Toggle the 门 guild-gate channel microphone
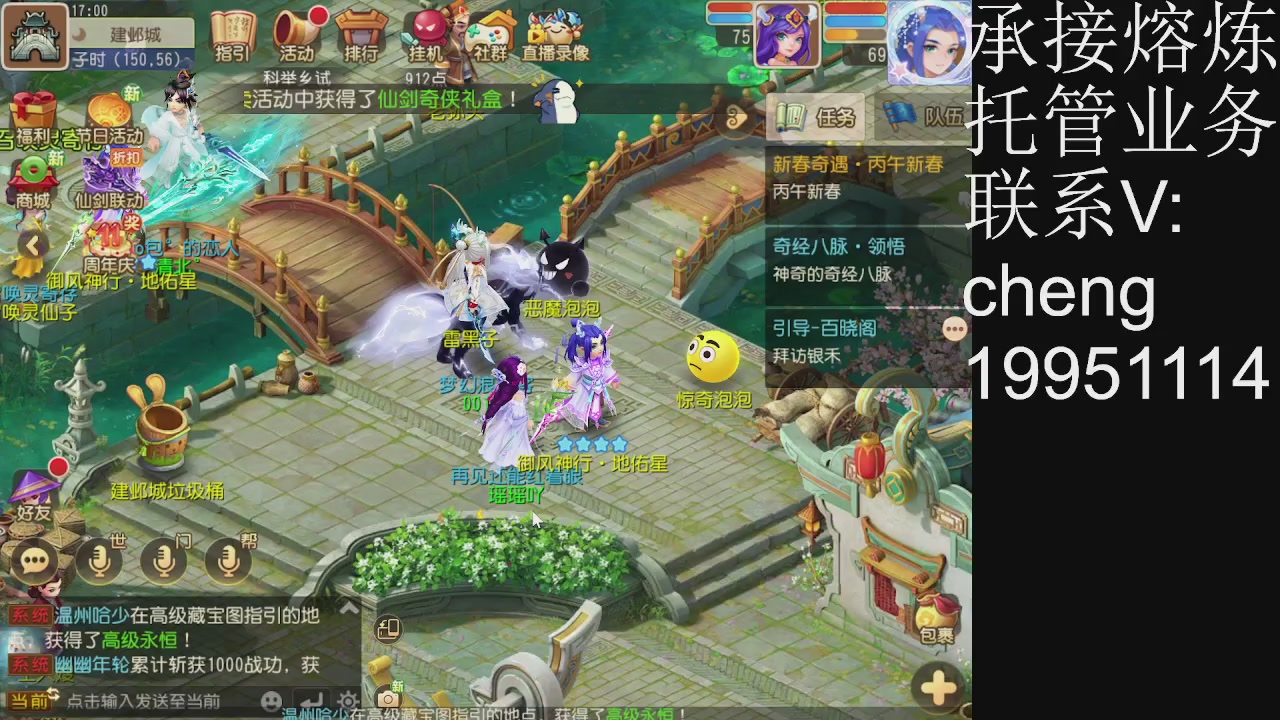This screenshot has width=1280, height=720. pos(163,560)
